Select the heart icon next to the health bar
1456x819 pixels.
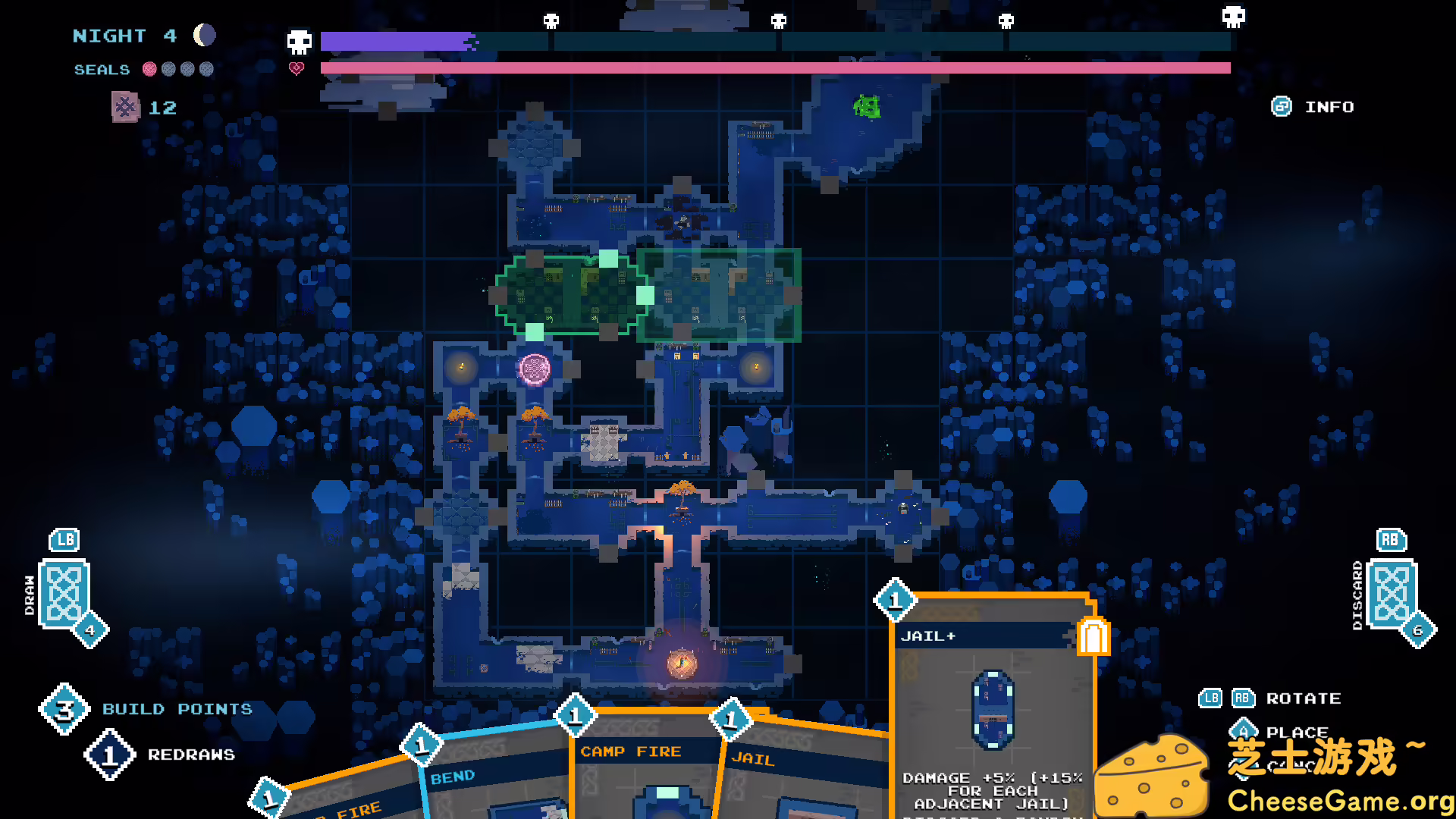[x=297, y=67]
